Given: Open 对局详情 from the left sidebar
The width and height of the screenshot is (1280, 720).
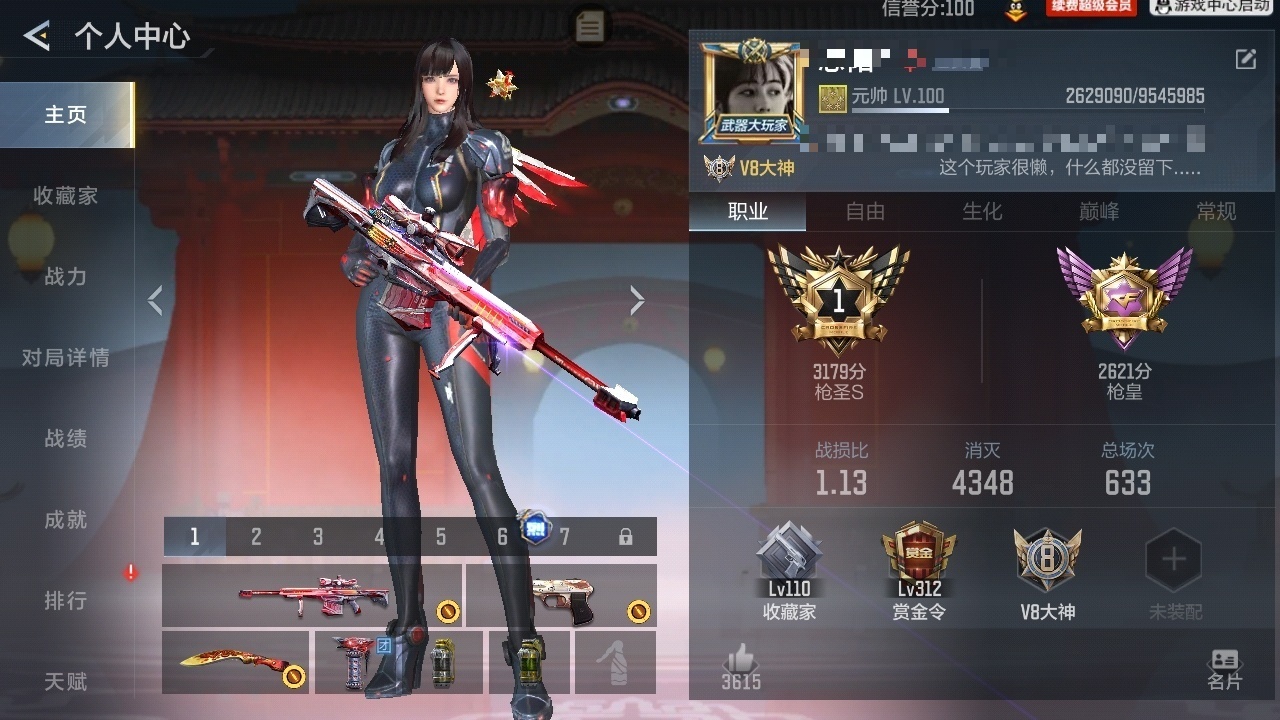Looking at the screenshot, I should [x=67, y=357].
